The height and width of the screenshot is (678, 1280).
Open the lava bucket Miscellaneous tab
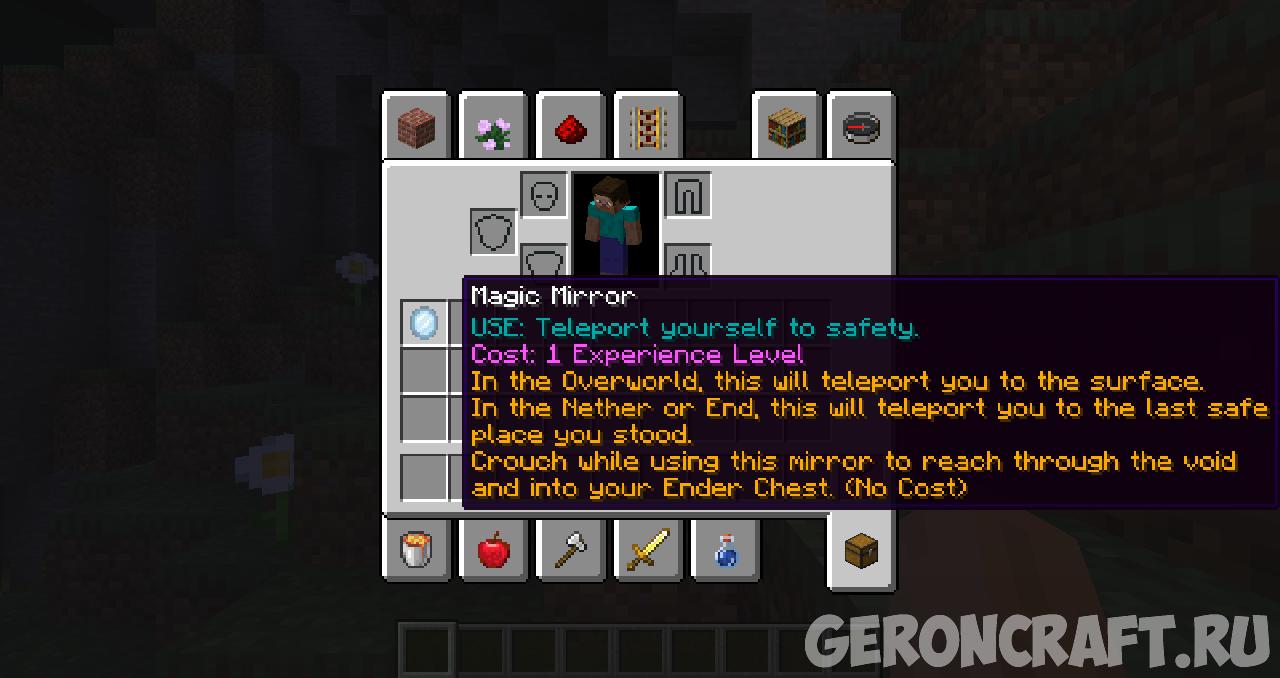coord(416,549)
